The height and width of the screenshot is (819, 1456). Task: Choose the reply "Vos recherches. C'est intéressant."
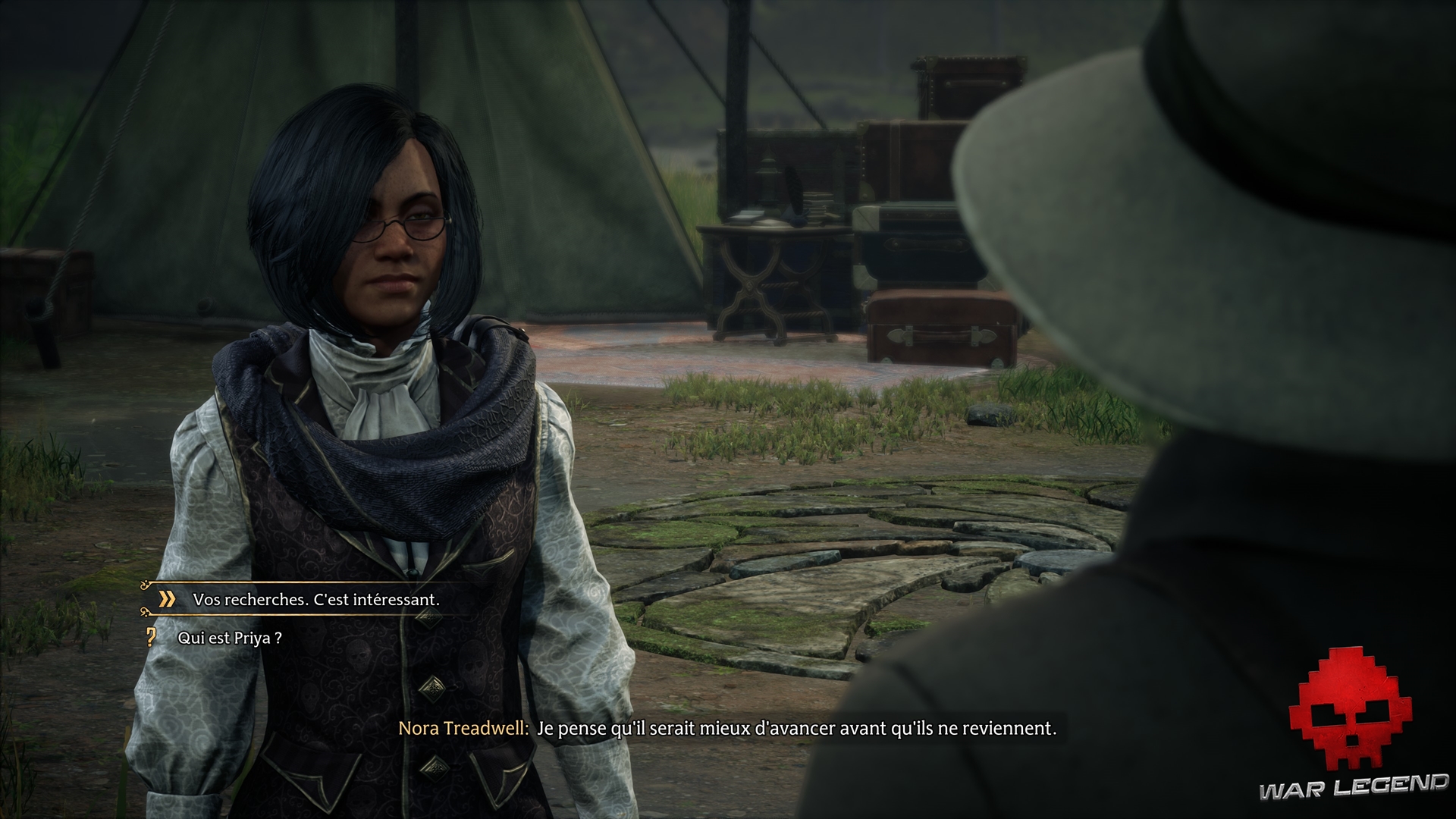(315, 600)
